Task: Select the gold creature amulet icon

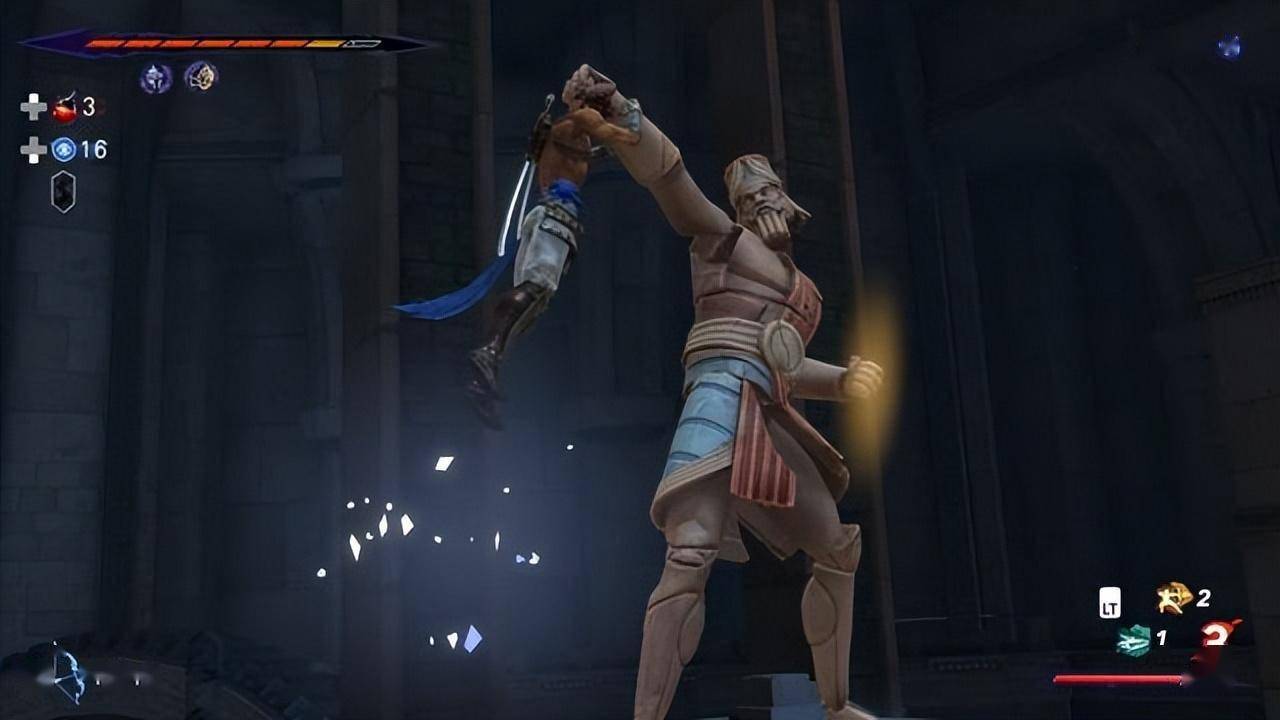Action: 200,76
